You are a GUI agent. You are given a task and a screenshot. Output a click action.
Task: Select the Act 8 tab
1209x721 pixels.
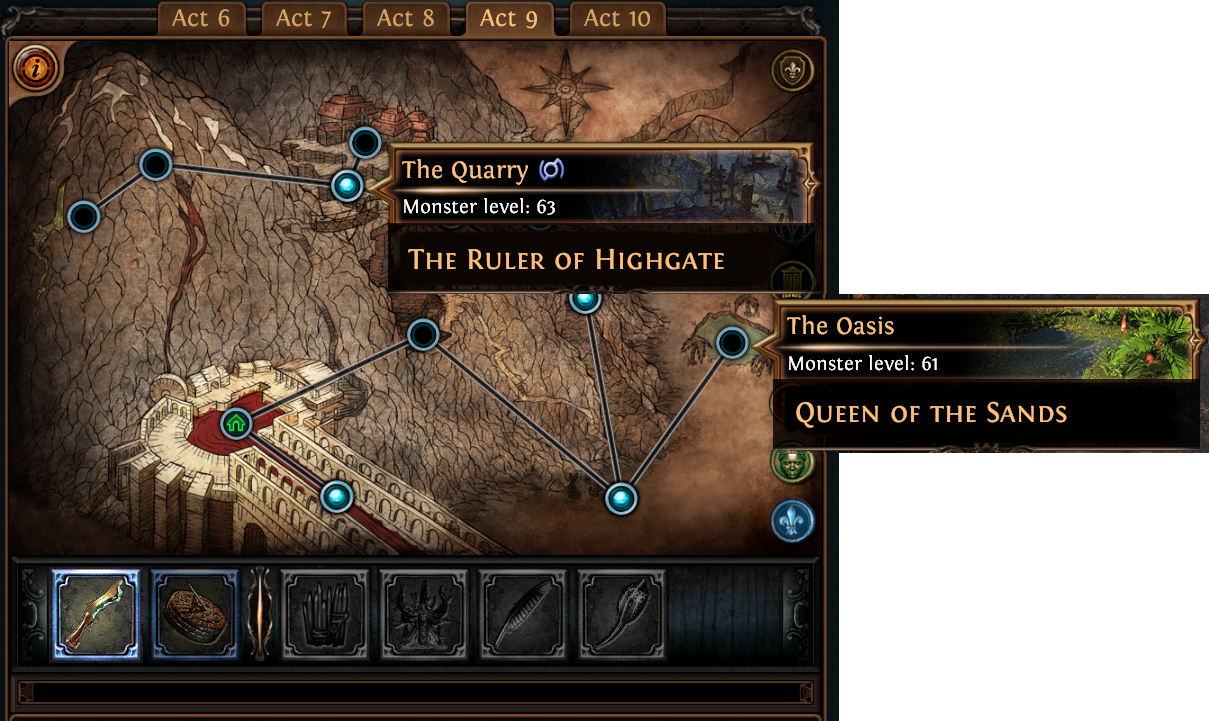(407, 18)
